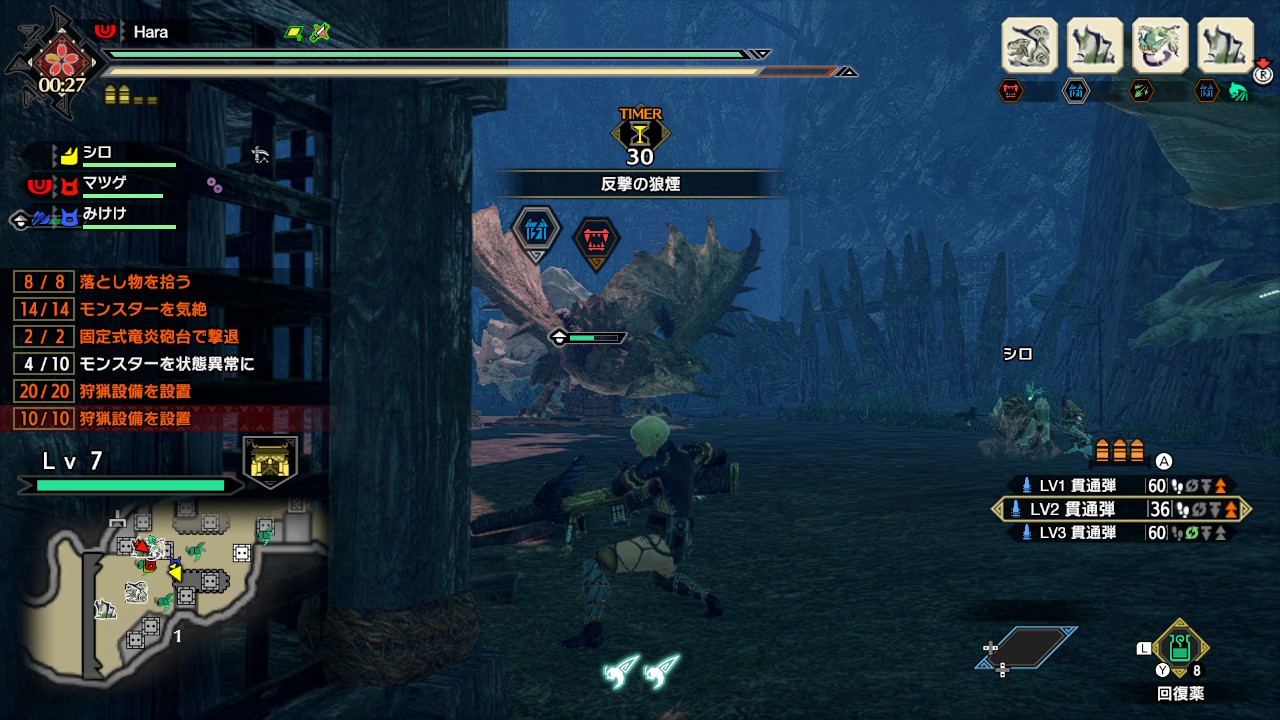This screenshot has height=720, width=1280.
Task: Click the radial shortcut panel beside the item slot
Action: 1028,649
